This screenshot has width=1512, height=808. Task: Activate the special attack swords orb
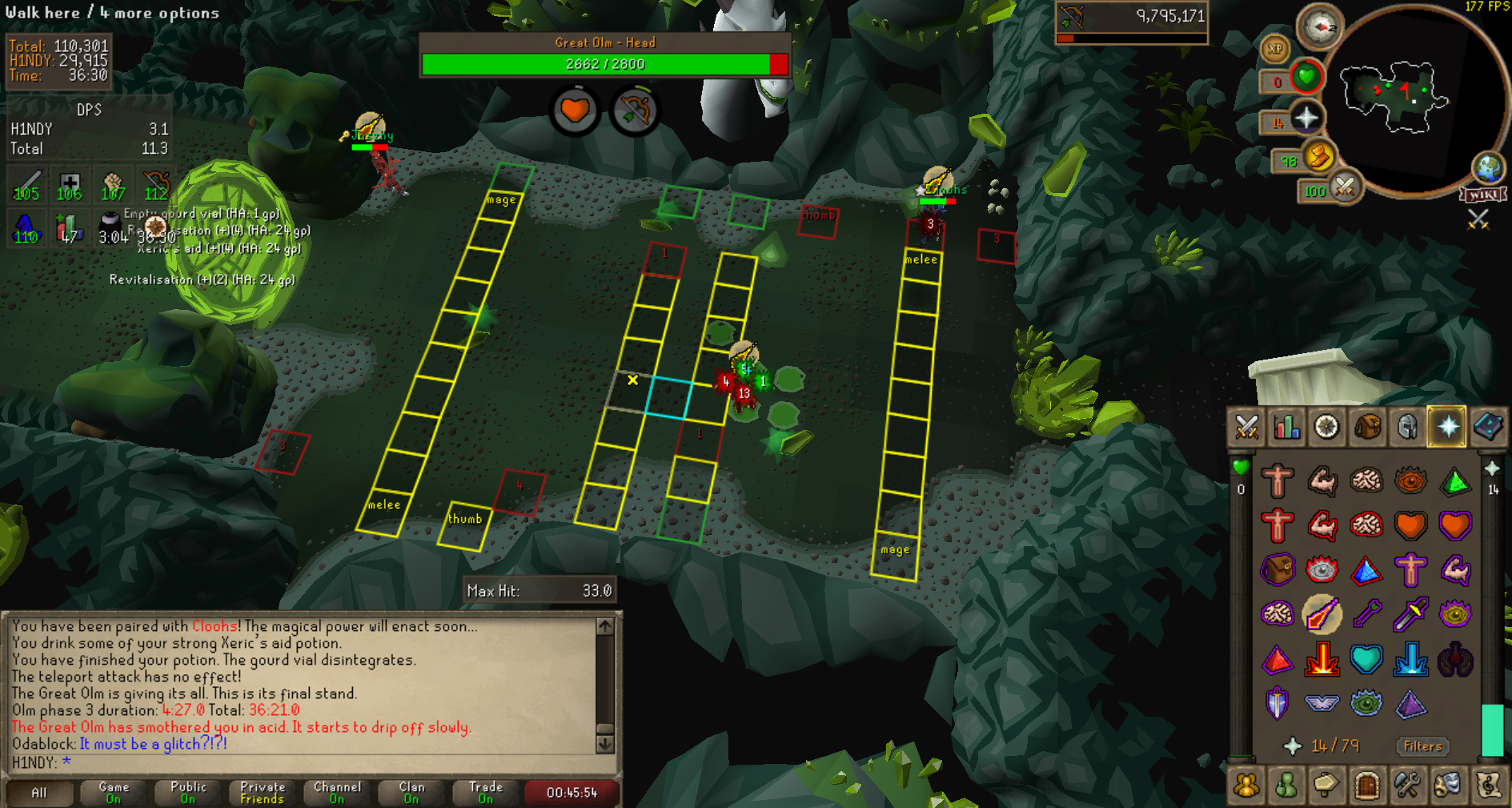(1345, 189)
